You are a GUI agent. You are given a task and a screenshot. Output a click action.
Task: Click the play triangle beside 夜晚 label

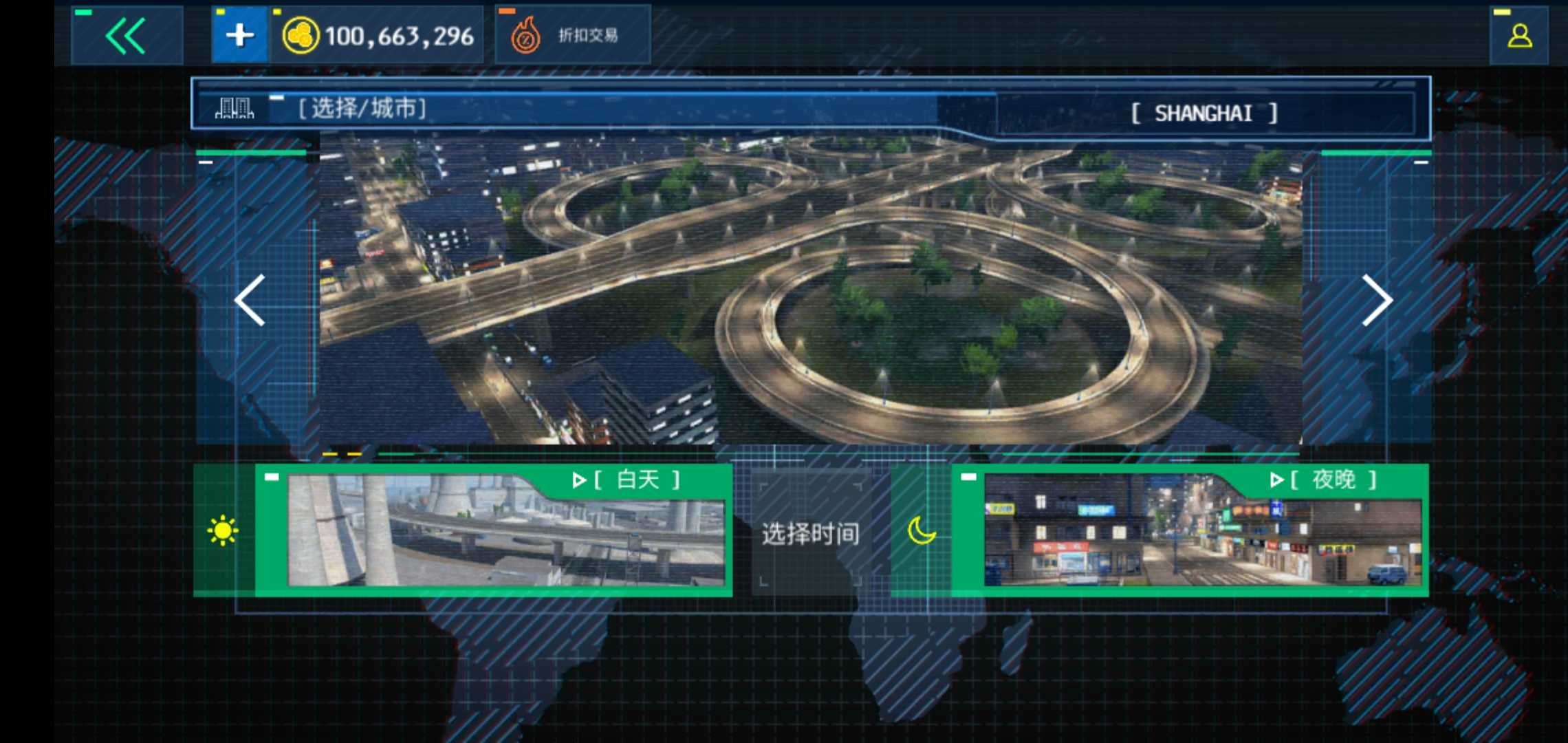pyautogui.click(x=1279, y=480)
